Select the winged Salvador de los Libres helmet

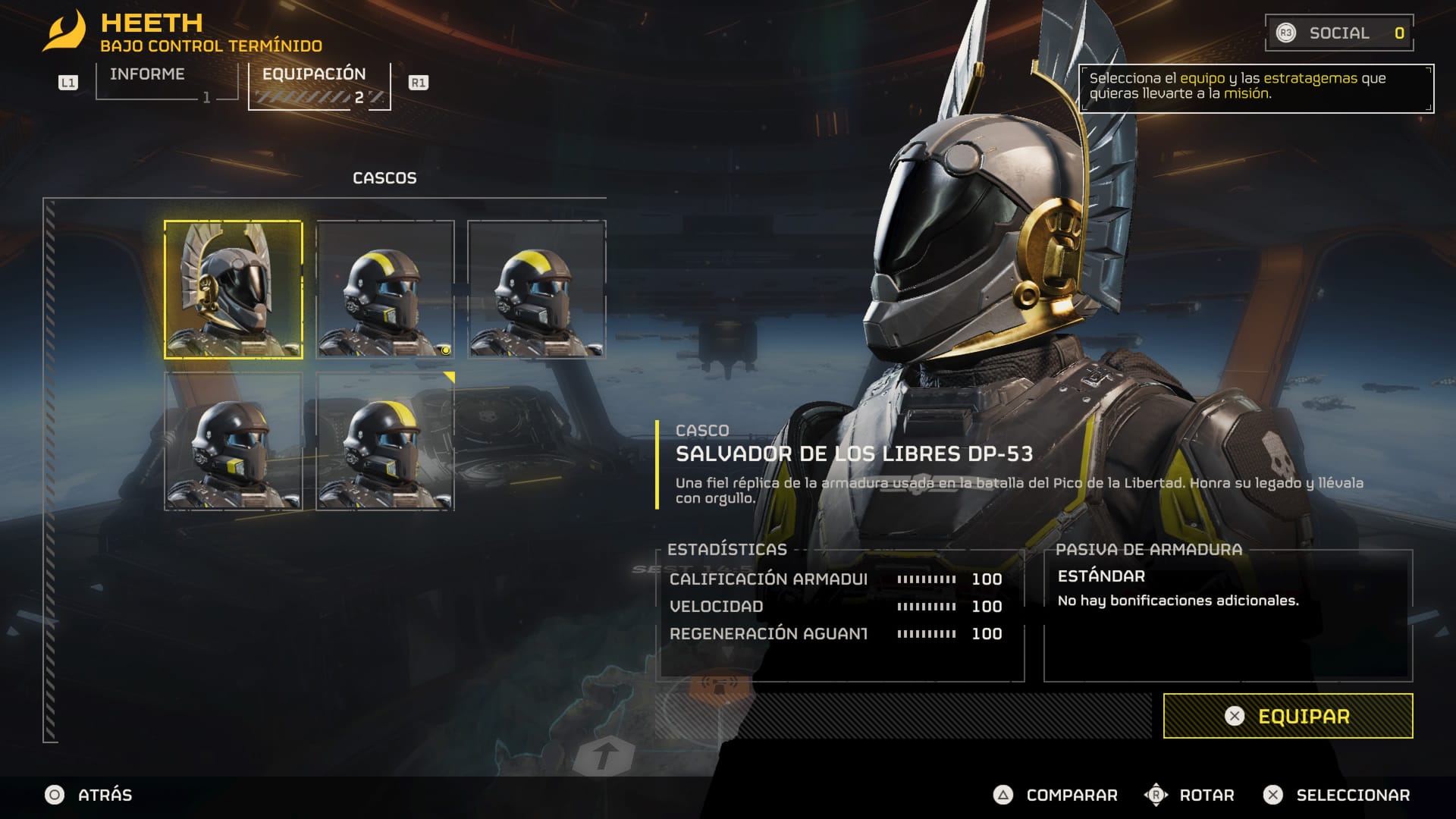pos(234,290)
